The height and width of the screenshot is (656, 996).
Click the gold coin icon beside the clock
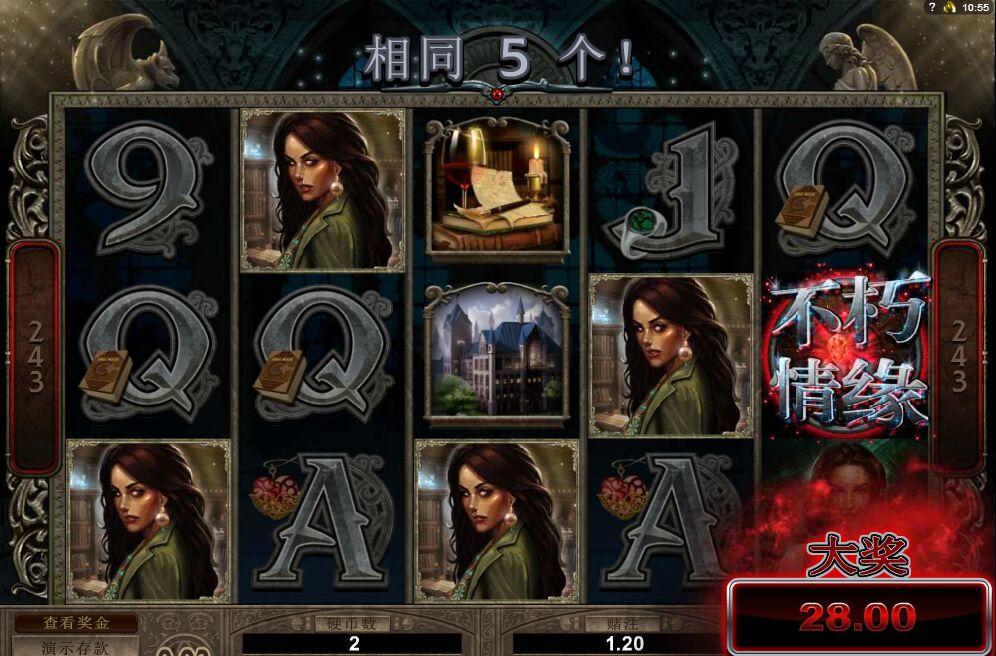tap(947, 7)
